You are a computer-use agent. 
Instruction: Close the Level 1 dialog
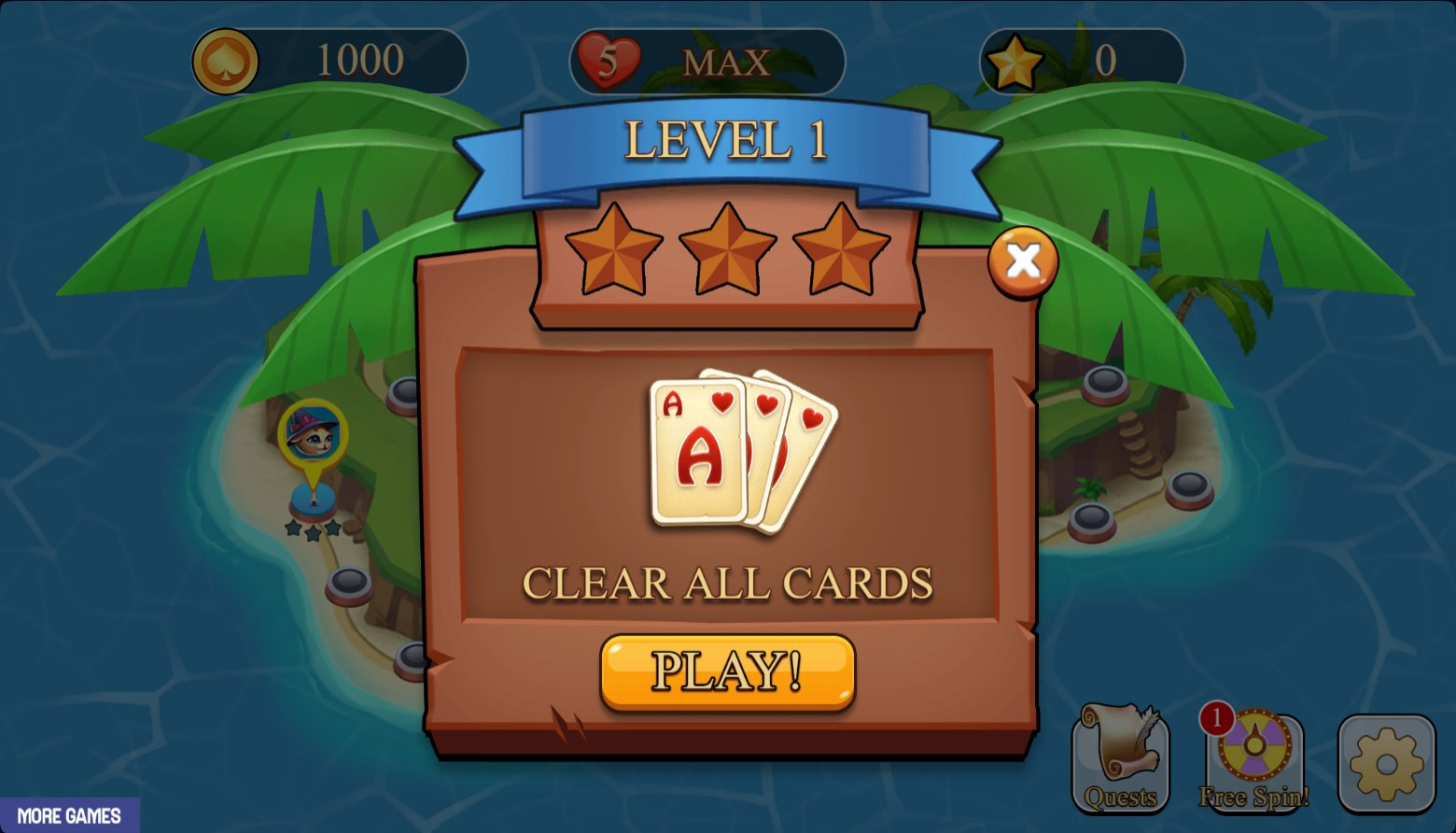pos(1023,261)
